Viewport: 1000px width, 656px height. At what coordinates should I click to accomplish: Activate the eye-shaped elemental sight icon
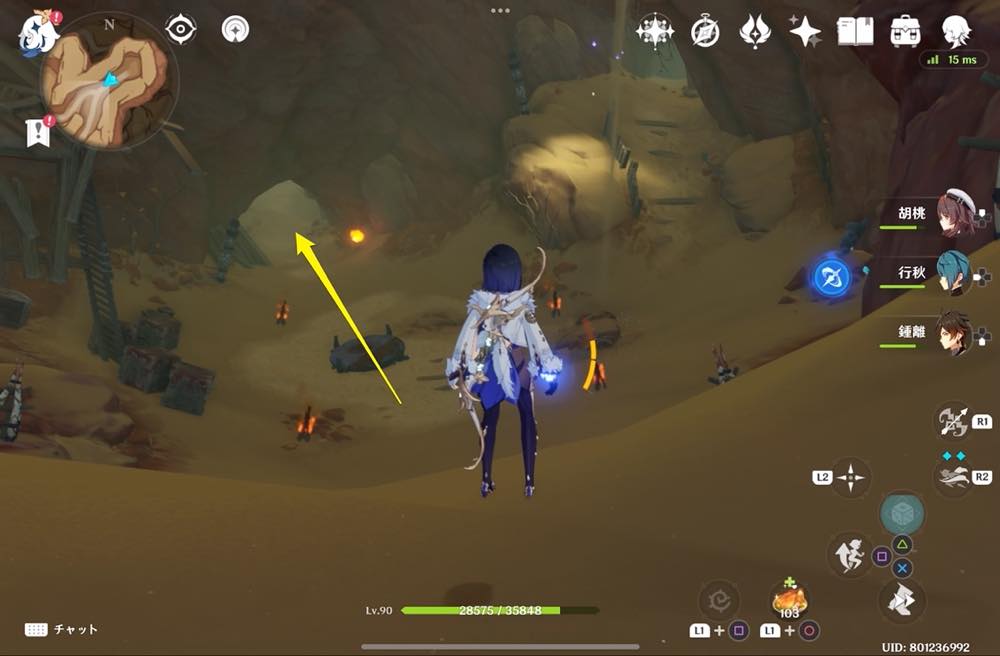[180, 30]
